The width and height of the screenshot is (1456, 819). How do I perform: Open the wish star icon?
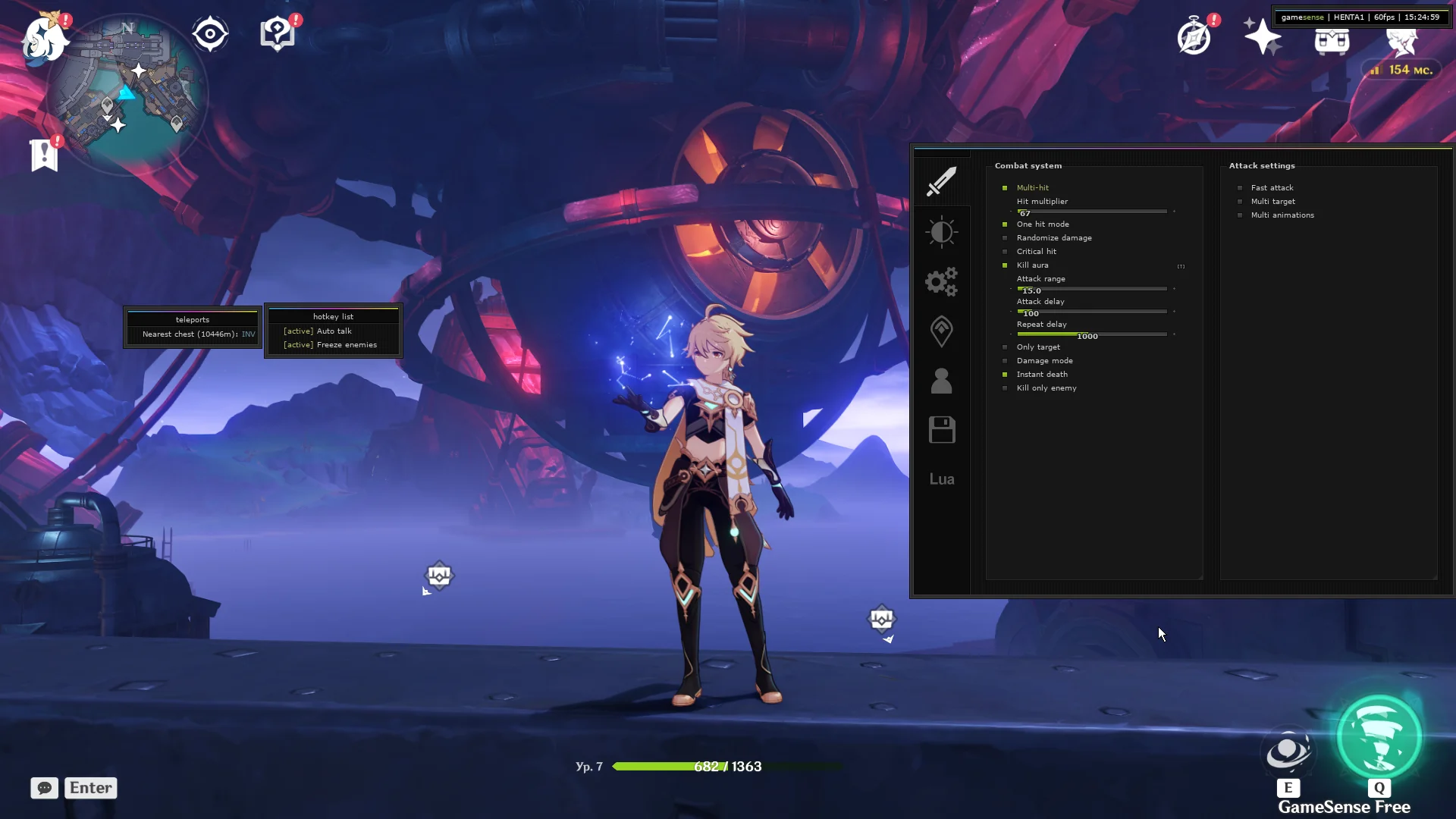(x=1263, y=36)
